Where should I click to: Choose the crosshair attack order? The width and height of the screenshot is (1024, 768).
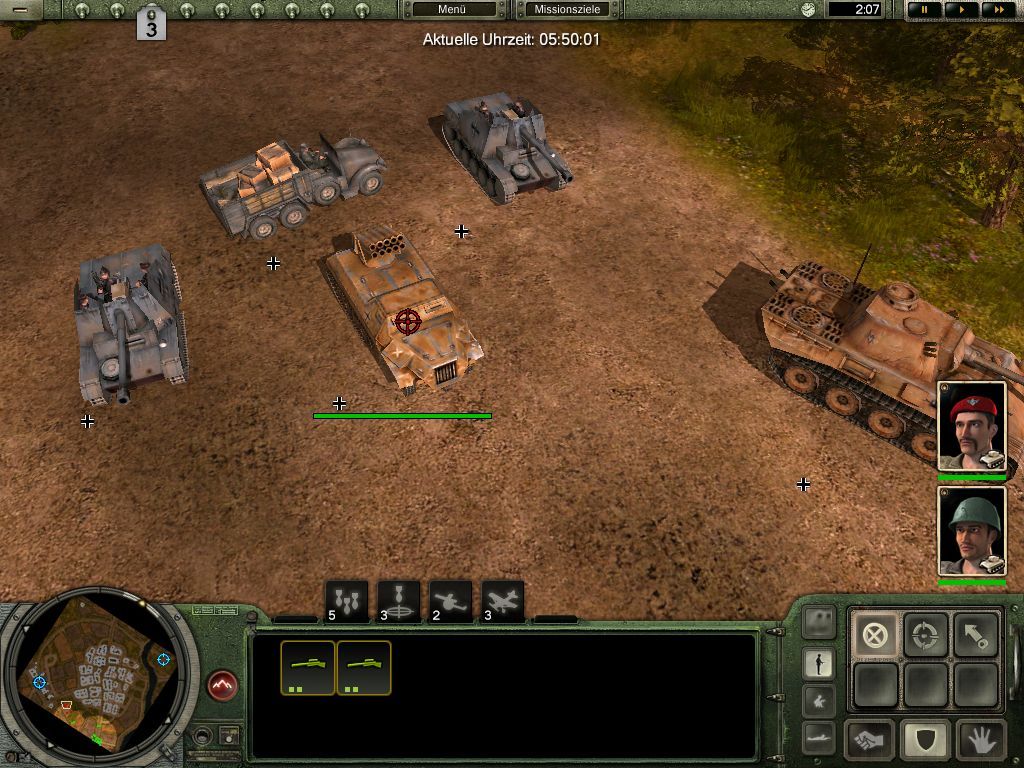point(925,635)
